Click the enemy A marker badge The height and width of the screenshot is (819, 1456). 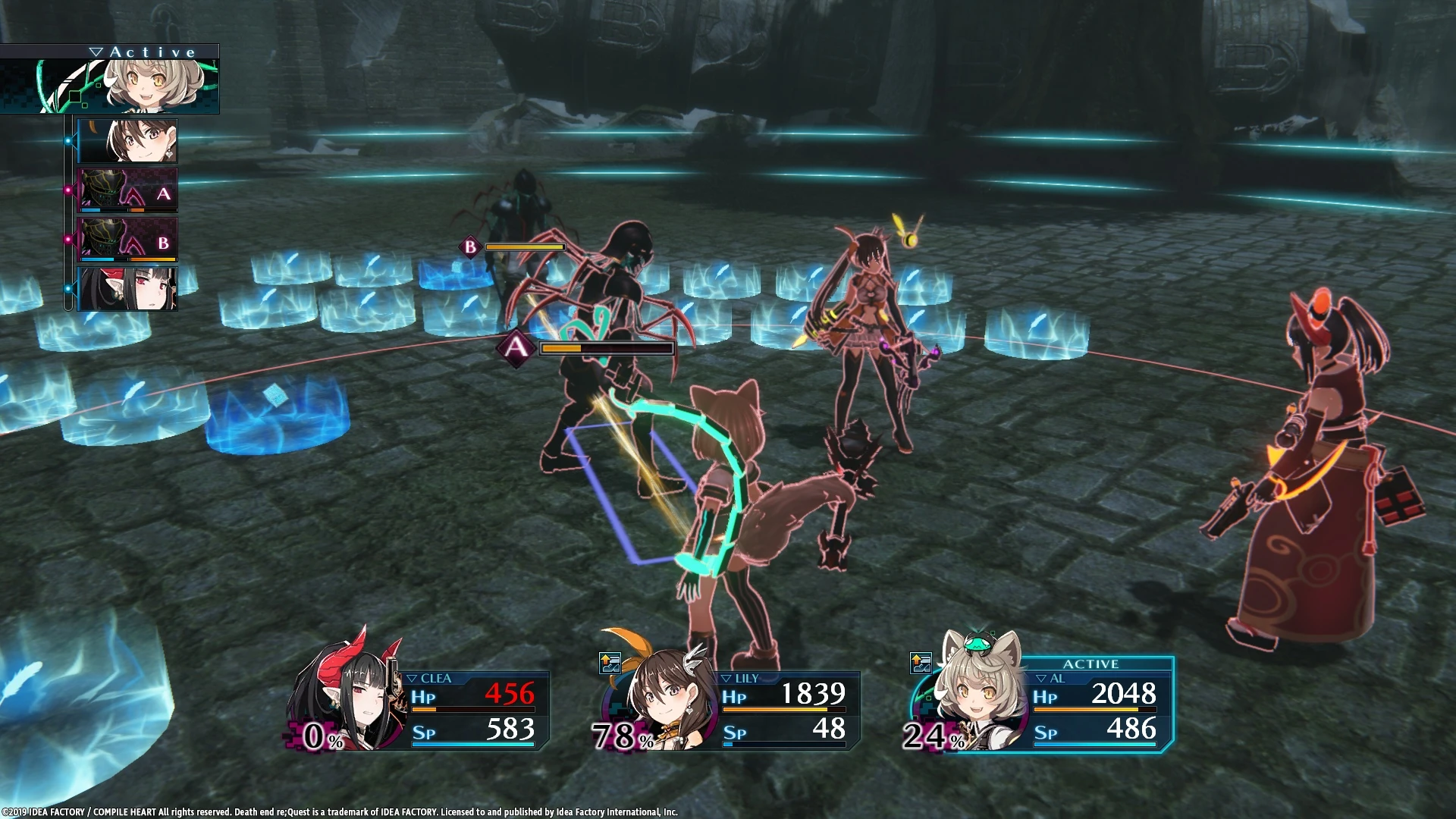point(516,347)
